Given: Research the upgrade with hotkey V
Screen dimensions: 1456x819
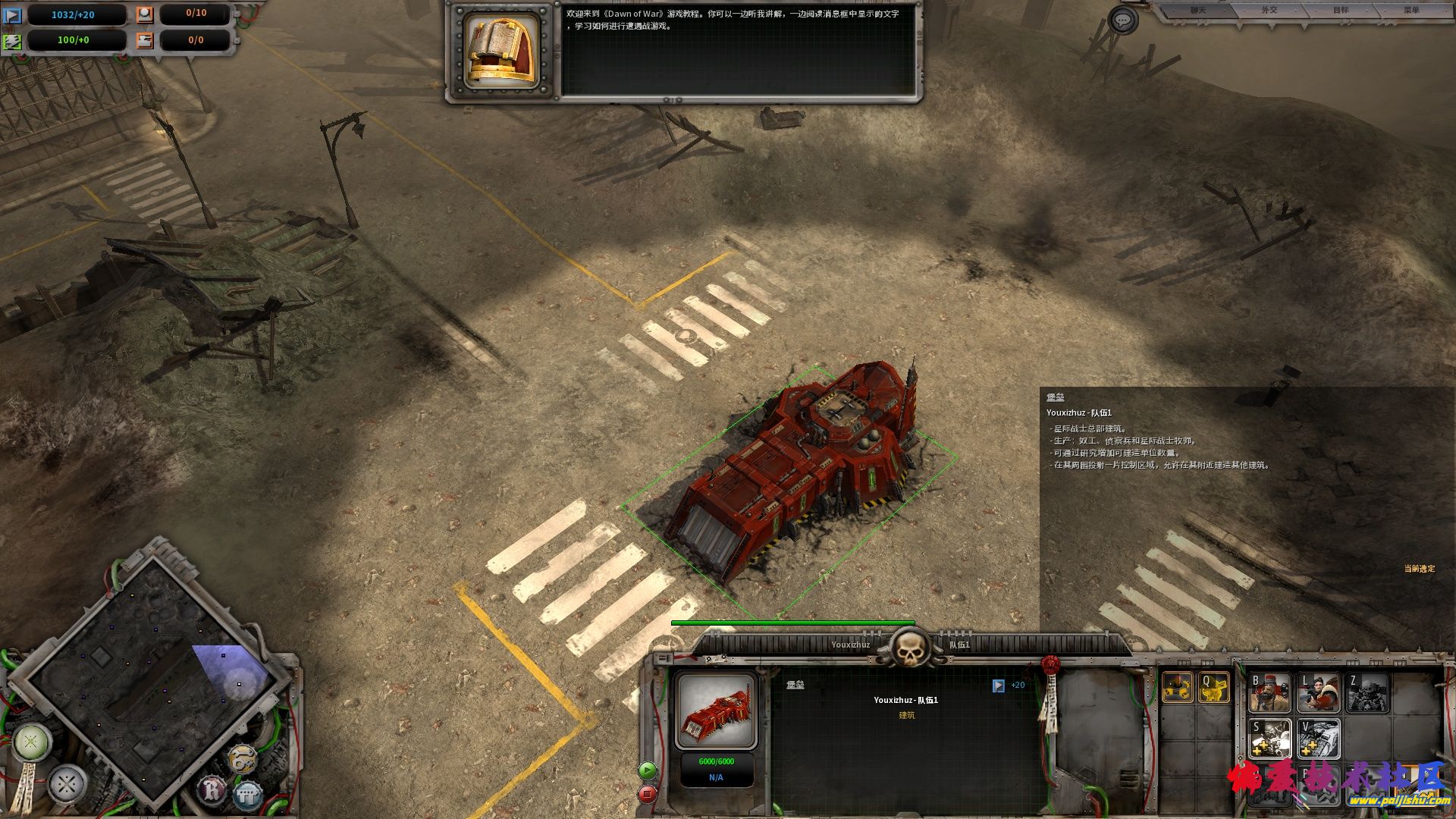Looking at the screenshot, I should point(1318,738).
